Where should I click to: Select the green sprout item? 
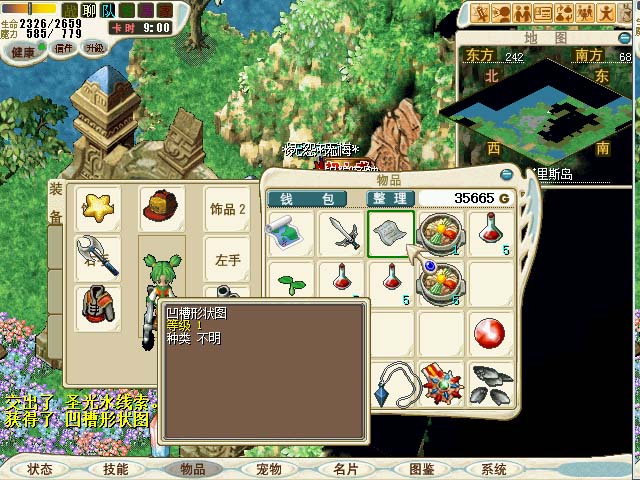[x=291, y=285]
